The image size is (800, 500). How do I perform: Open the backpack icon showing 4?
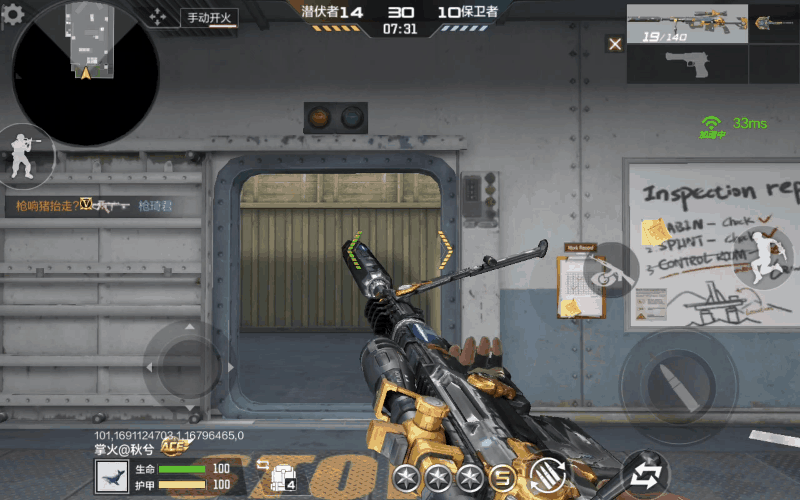pos(277,476)
